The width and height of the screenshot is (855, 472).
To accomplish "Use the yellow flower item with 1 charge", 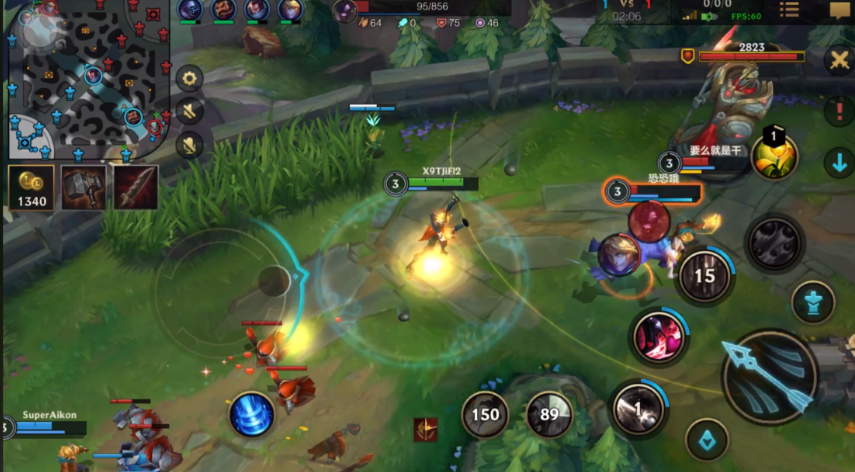I will (x=774, y=155).
